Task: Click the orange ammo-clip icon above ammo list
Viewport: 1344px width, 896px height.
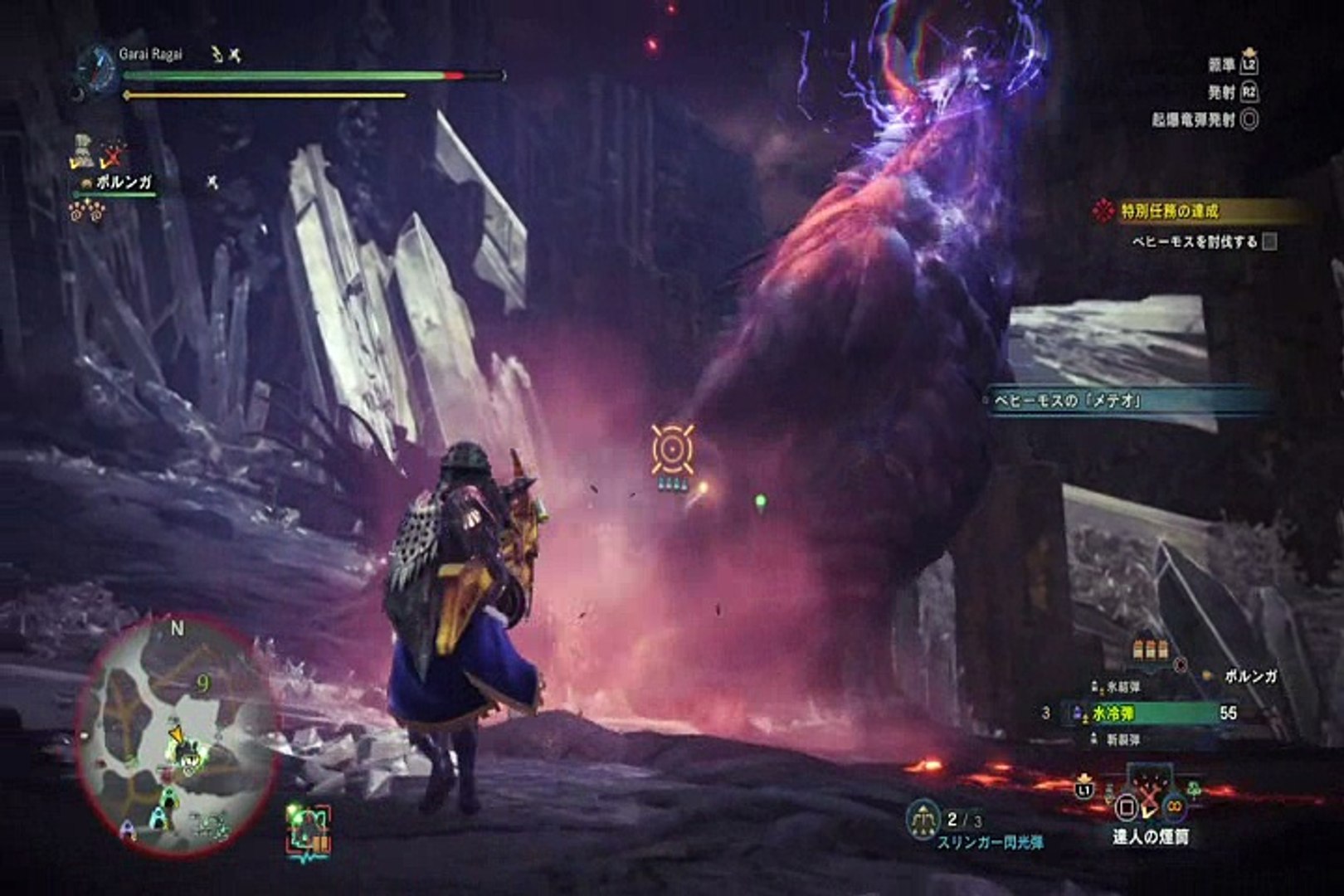Action: coord(1151,650)
